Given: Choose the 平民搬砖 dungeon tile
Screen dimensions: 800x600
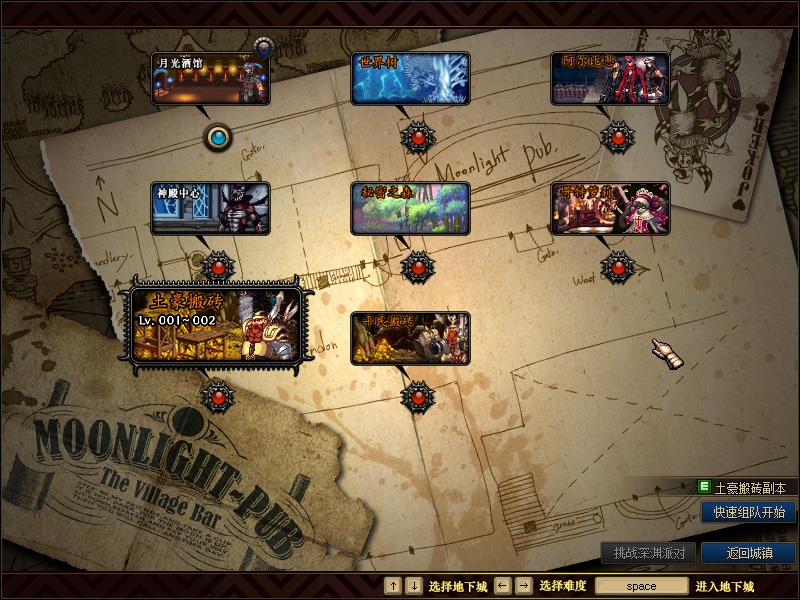Looking at the screenshot, I should 410,338.
